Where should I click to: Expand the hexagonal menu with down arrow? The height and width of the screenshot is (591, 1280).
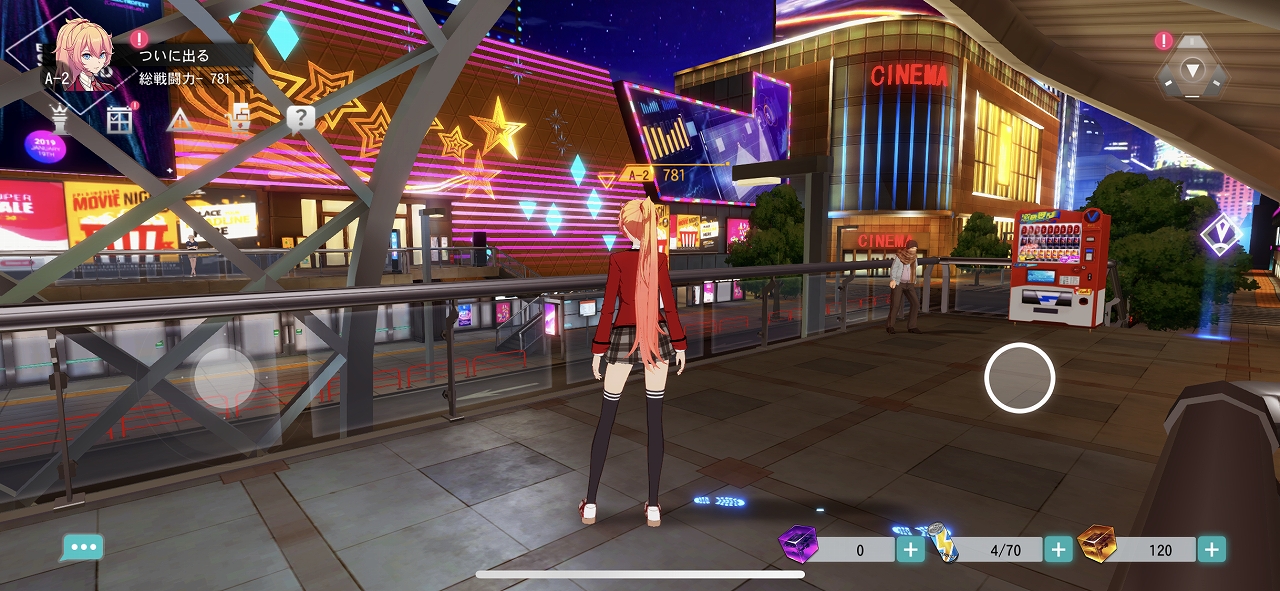pos(1192,69)
